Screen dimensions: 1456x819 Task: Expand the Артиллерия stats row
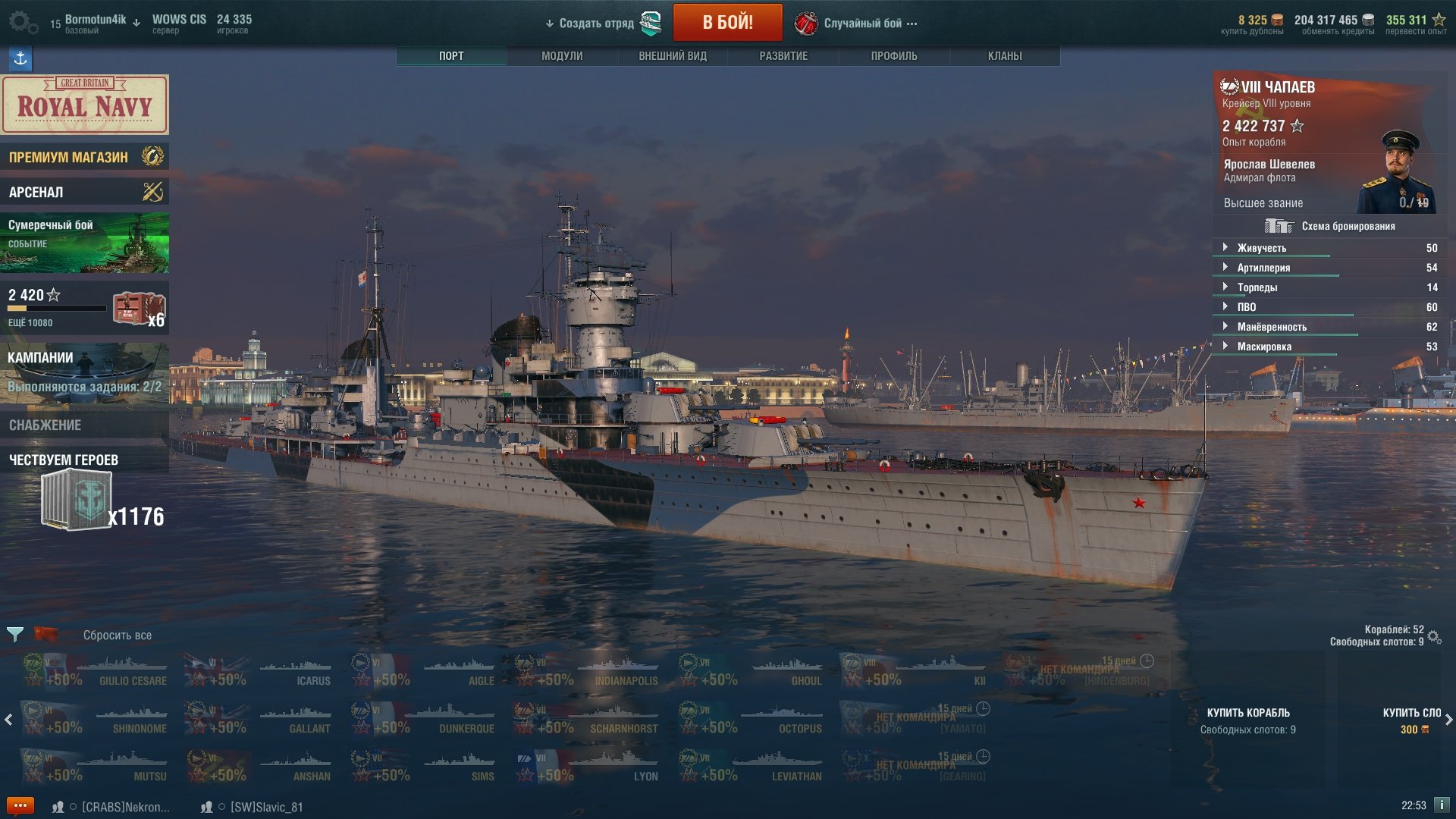click(1263, 268)
